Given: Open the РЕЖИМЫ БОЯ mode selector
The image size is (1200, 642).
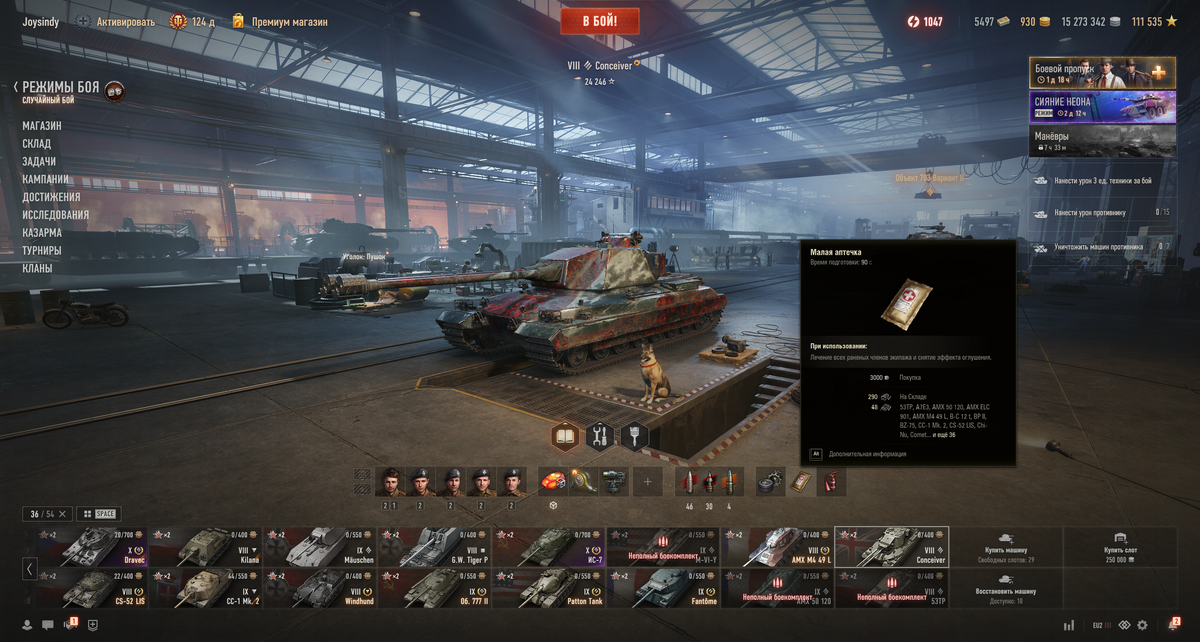Looking at the screenshot, I should (x=61, y=88).
